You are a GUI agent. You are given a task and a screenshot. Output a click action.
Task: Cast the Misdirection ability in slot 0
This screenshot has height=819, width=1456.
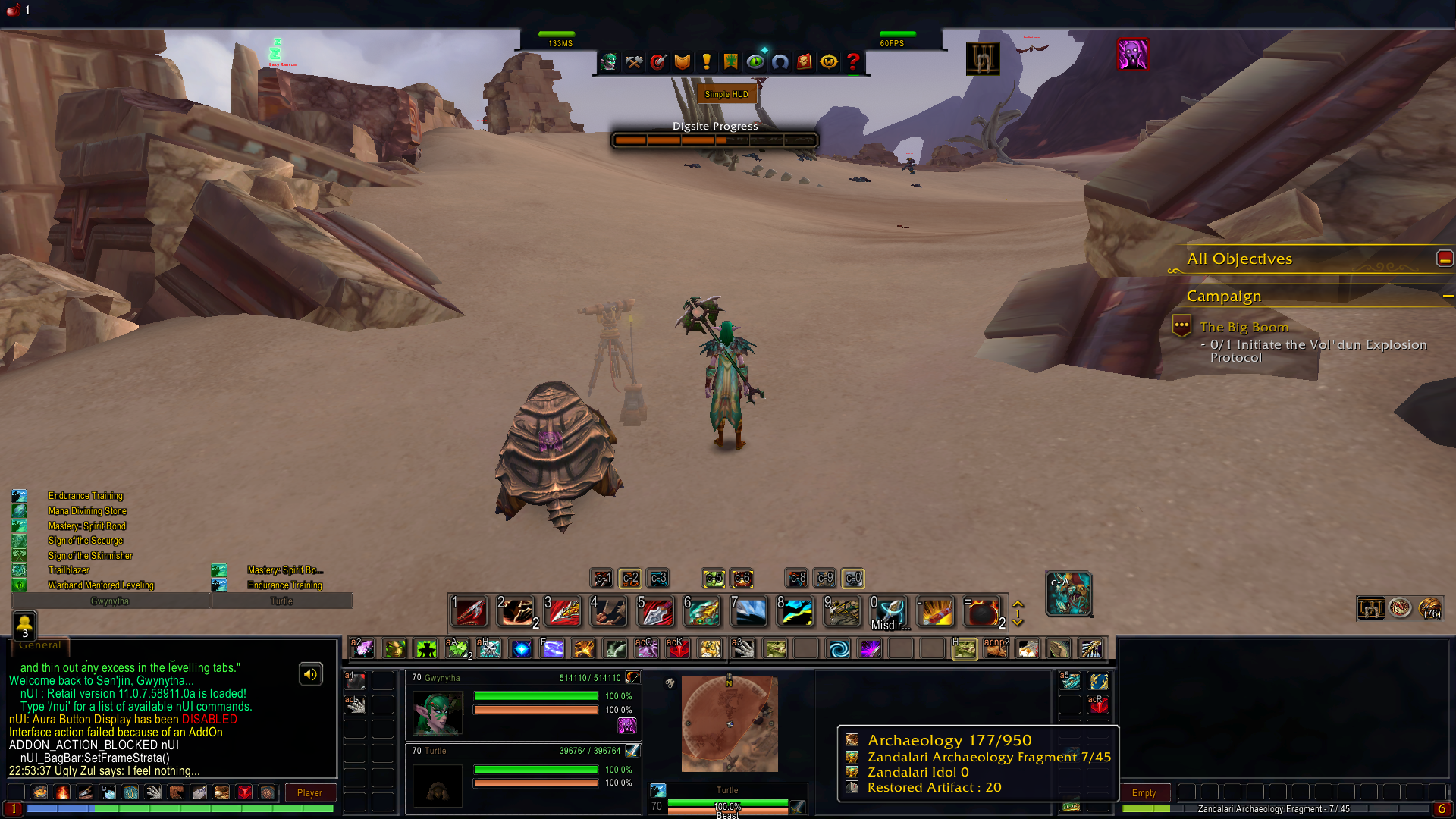(x=889, y=611)
